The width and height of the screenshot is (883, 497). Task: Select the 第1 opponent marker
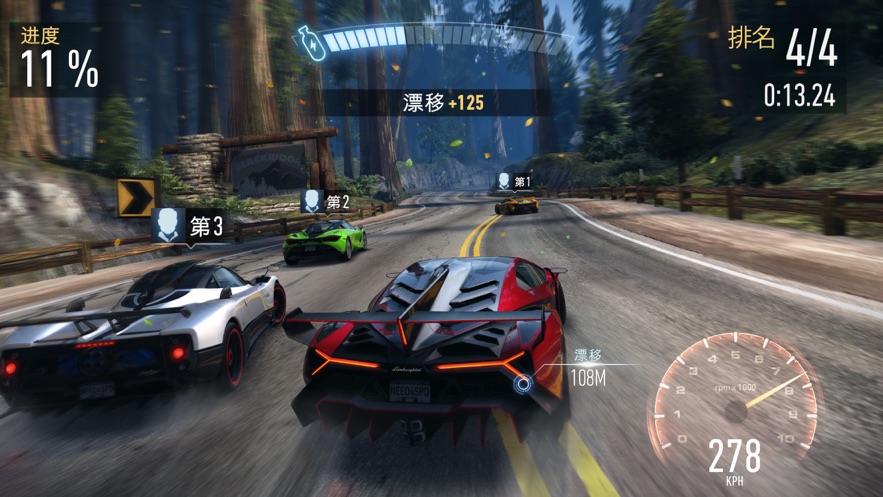514,182
